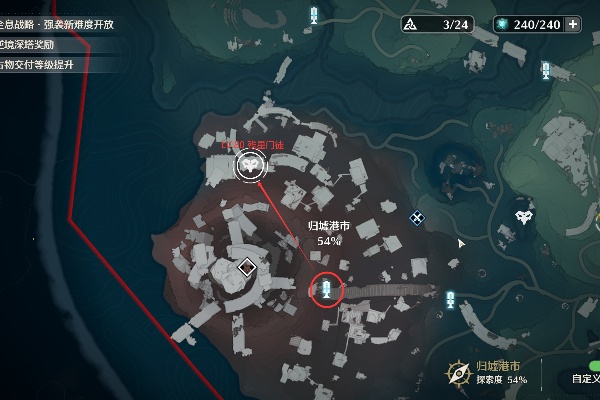
Task: Select the teleport beacon left of 3/24 counter
Action: (315, 15)
